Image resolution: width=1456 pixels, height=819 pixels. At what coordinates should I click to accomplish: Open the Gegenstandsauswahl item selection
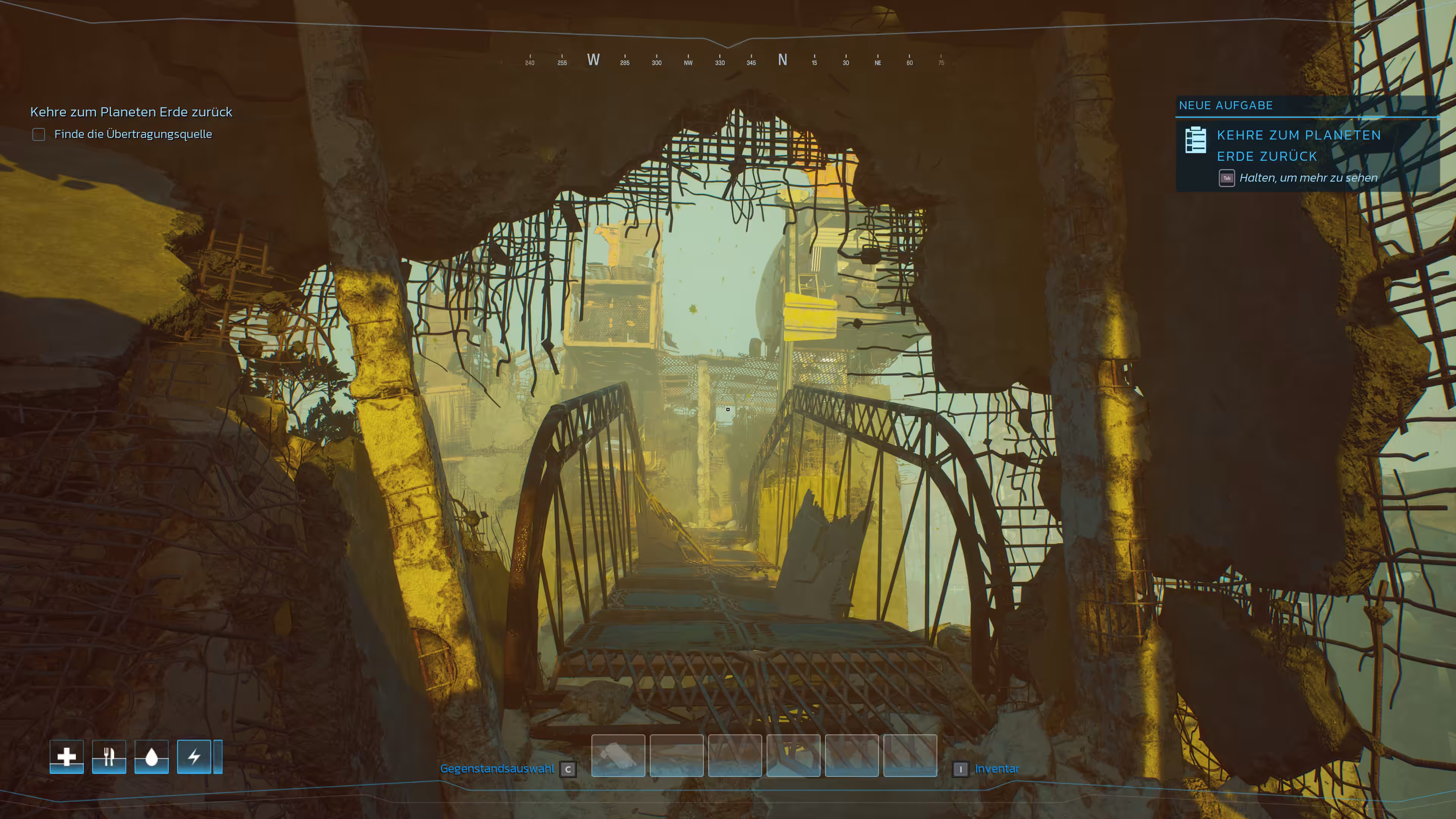click(497, 769)
